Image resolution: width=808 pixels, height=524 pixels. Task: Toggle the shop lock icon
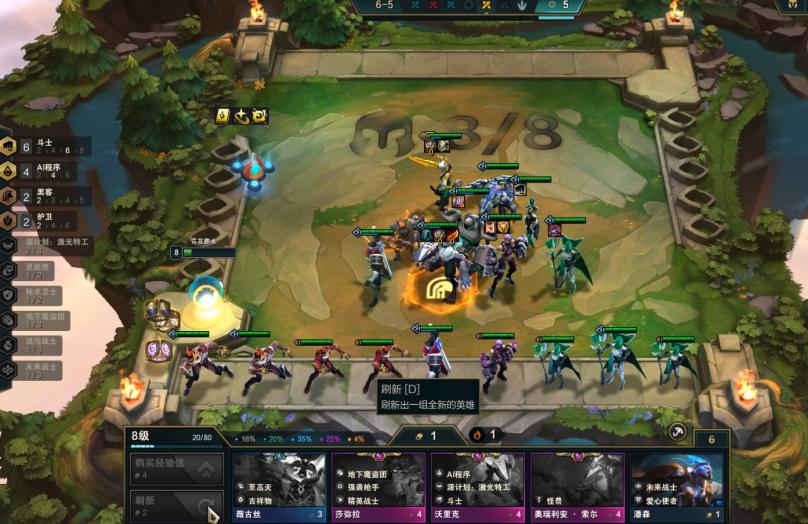pos(677,432)
